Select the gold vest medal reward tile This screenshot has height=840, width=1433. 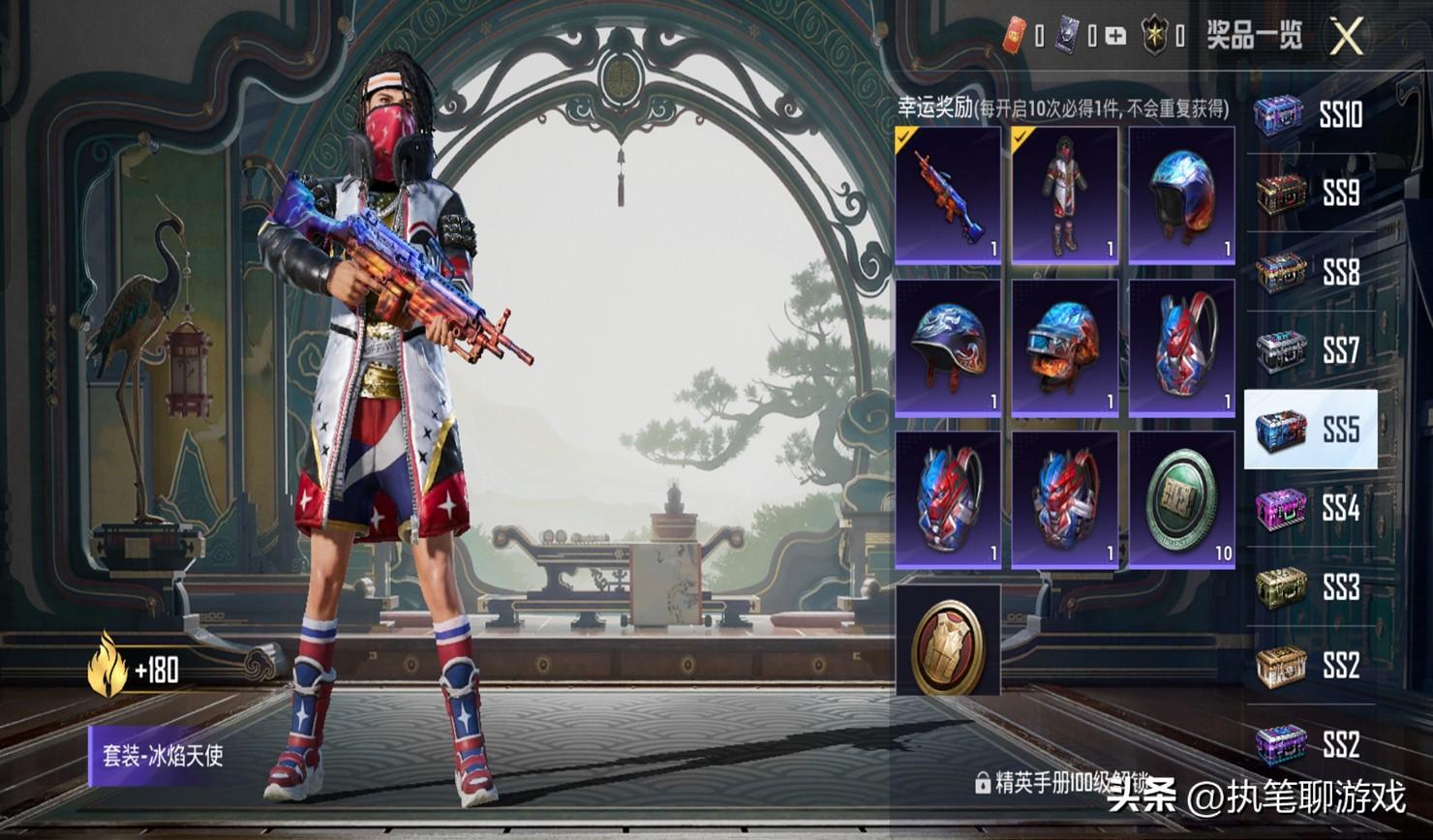point(948,640)
